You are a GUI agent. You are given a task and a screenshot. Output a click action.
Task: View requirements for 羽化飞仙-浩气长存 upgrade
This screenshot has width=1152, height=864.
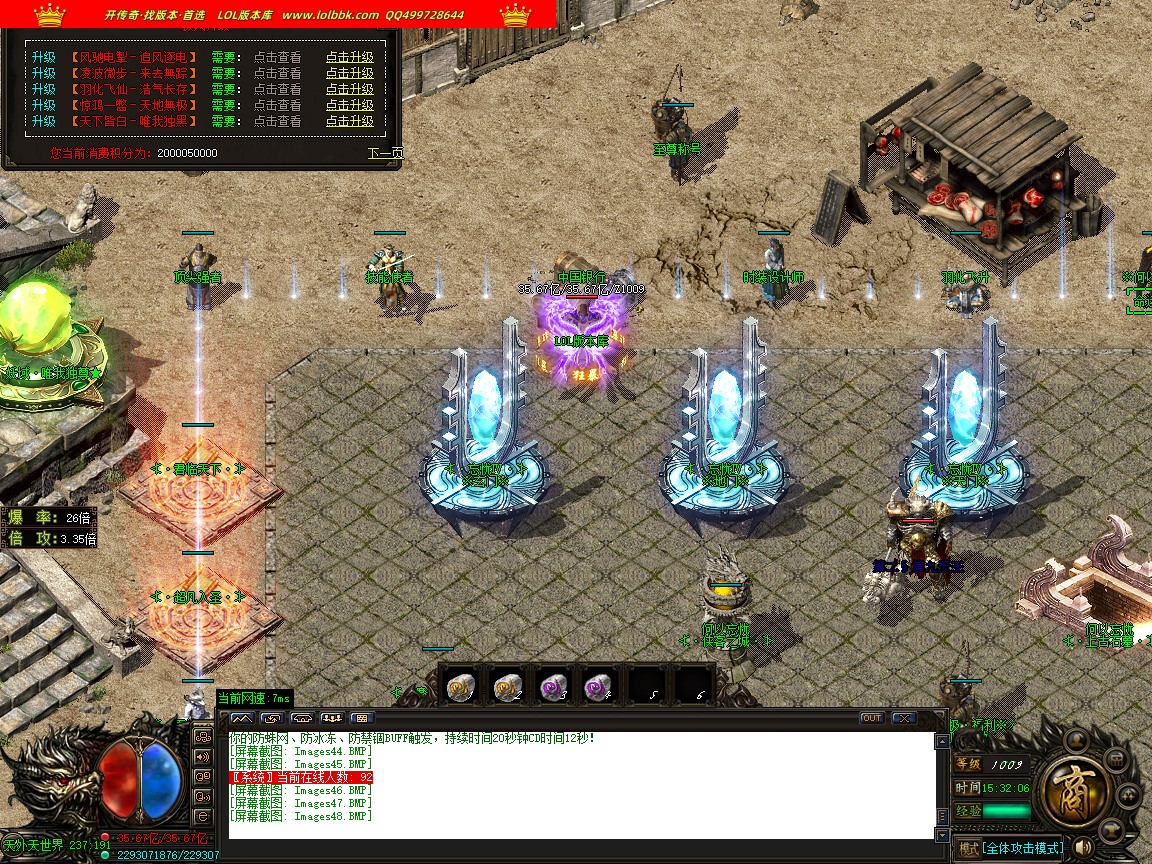pyautogui.click(x=277, y=89)
